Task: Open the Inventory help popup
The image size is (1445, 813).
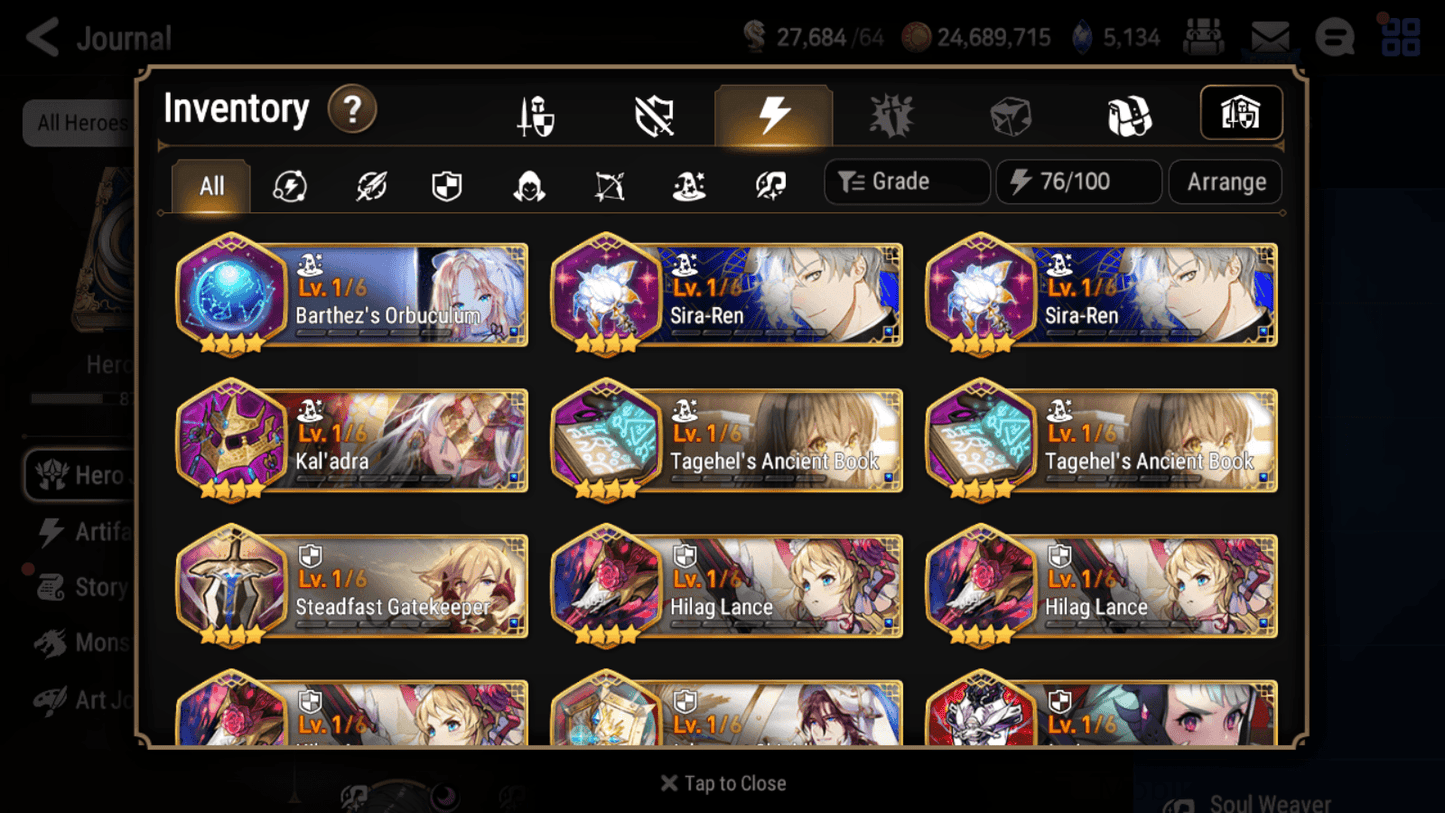Action: click(352, 110)
